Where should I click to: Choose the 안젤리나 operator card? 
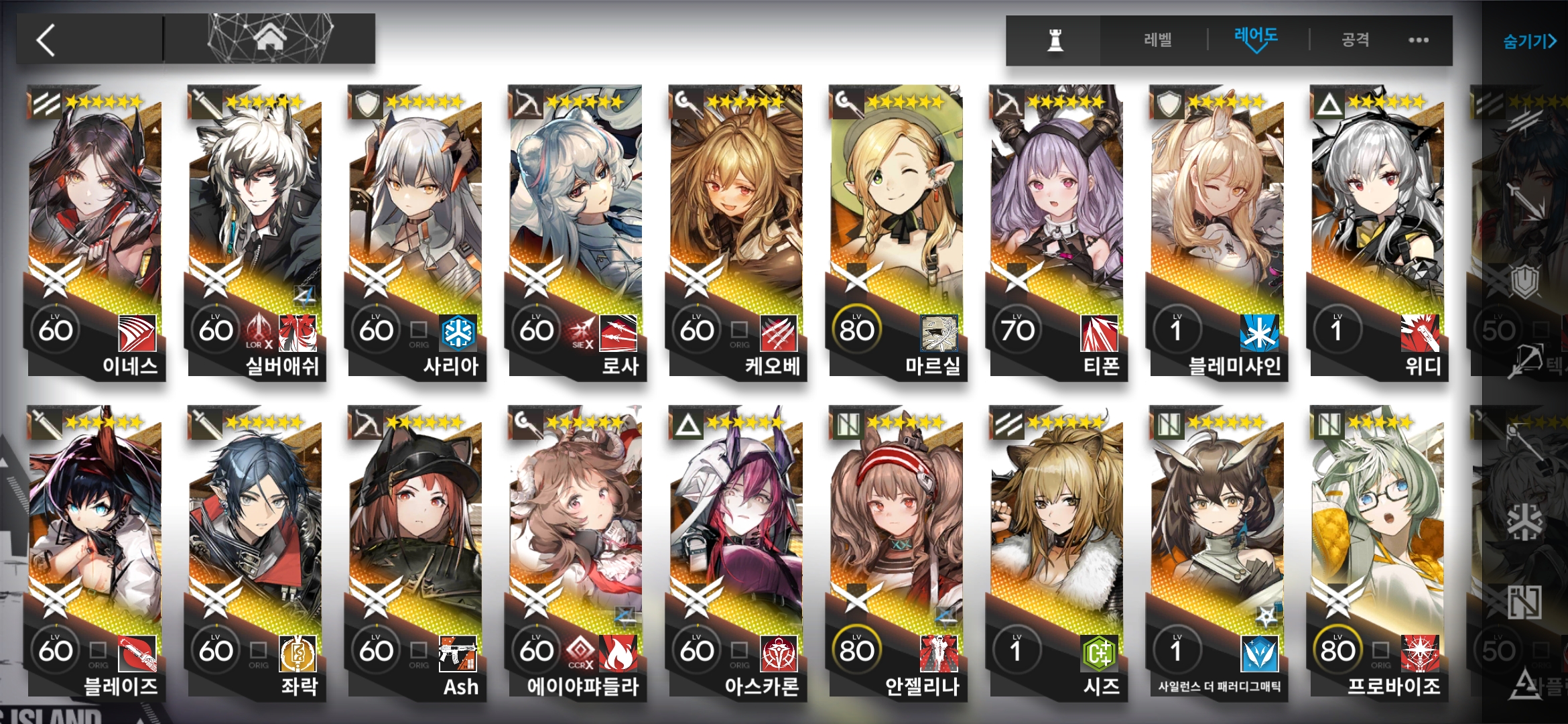[897, 550]
